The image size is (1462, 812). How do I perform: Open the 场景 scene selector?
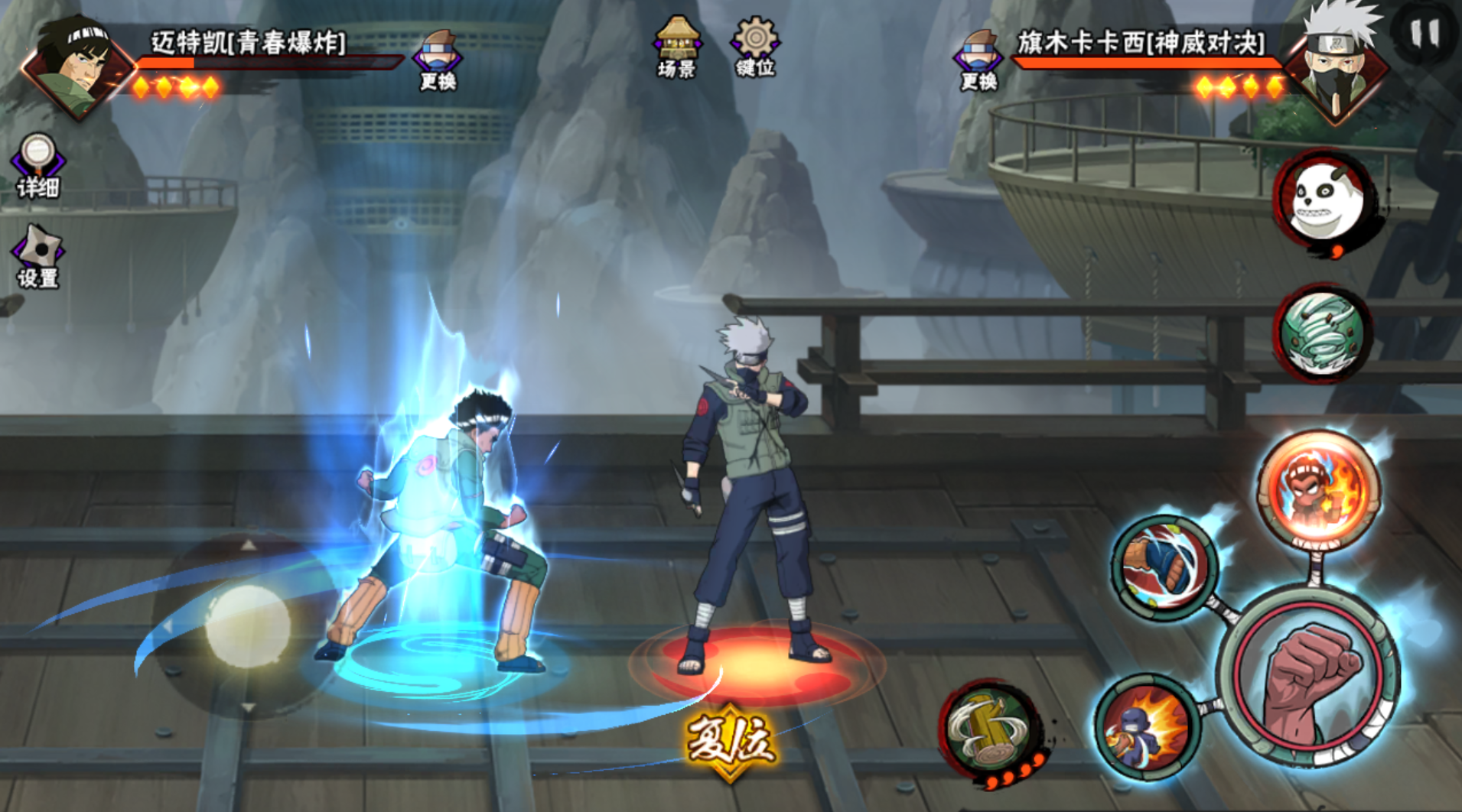click(x=677, y=47)
